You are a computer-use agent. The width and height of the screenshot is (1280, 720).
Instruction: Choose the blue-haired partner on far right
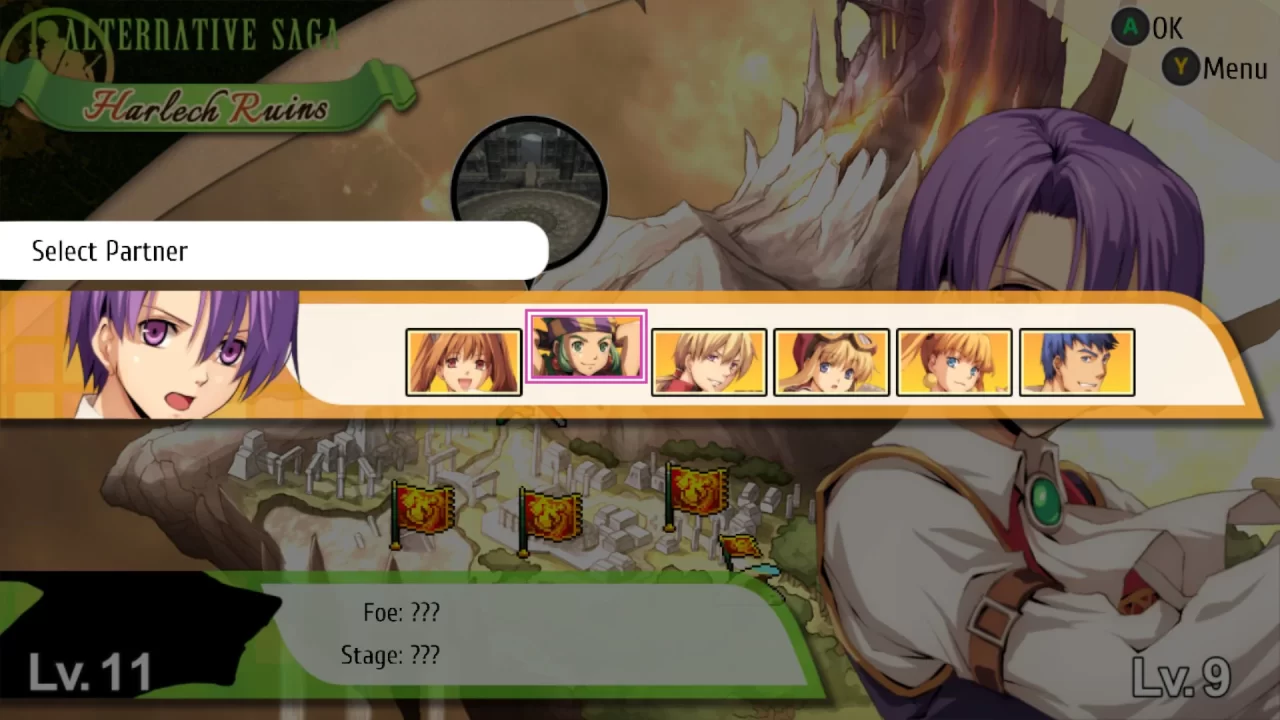(x=1077, y=361)
